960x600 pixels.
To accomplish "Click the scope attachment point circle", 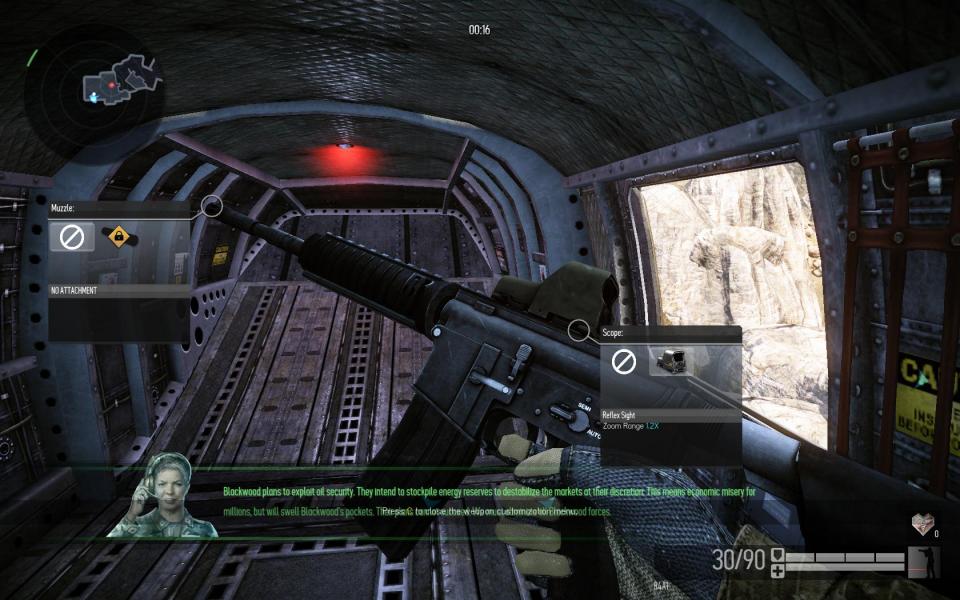I will 578,330.
